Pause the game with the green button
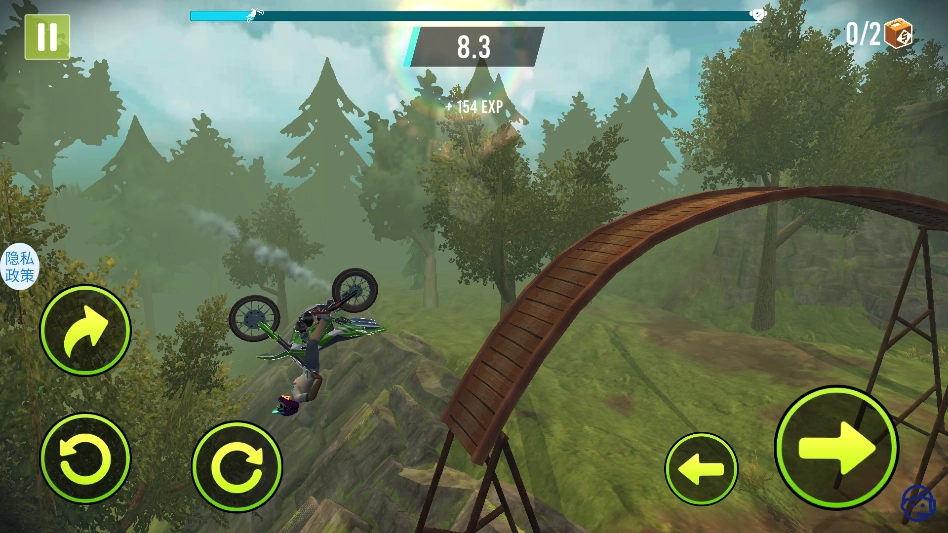Image resolution: width=948 pixels, height=533 pixels. tap(47, 37)
